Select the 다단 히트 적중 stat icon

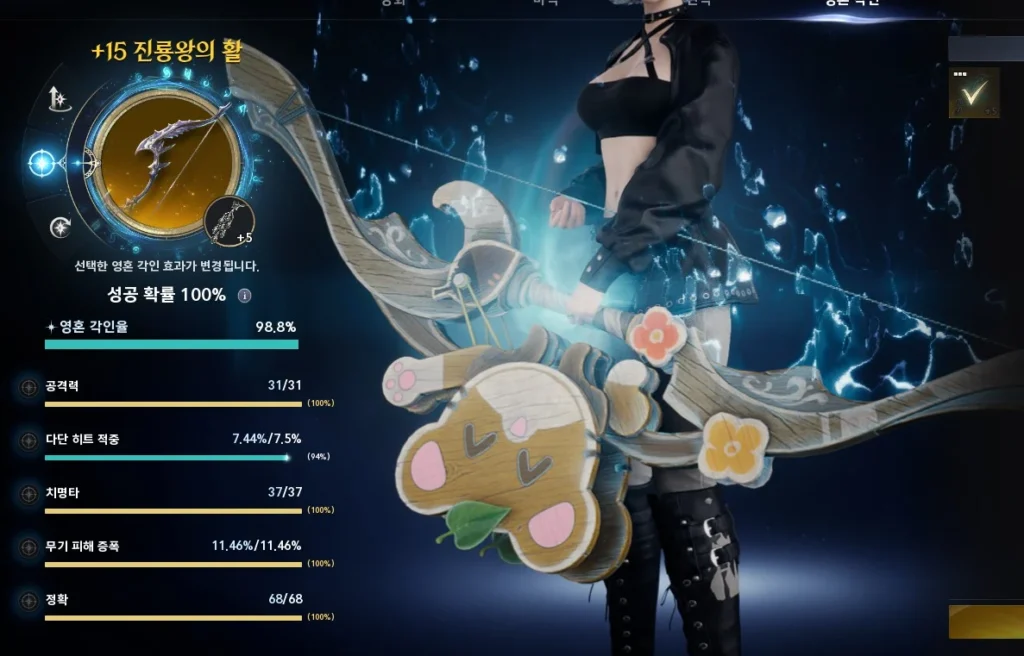coord(27,440)
